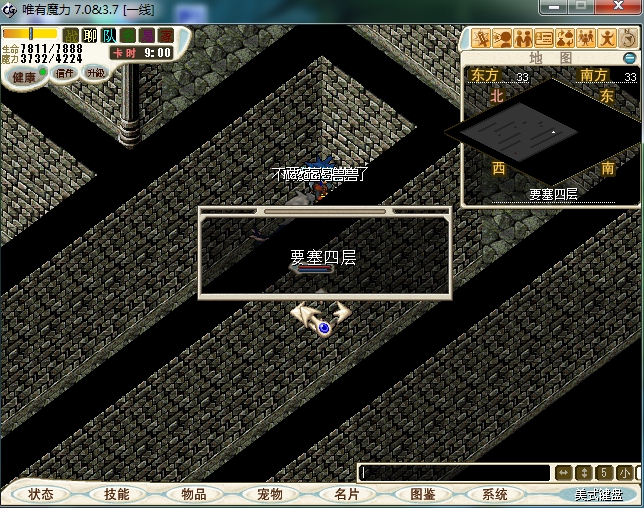Toggle the 聊 chat switch

90,36
